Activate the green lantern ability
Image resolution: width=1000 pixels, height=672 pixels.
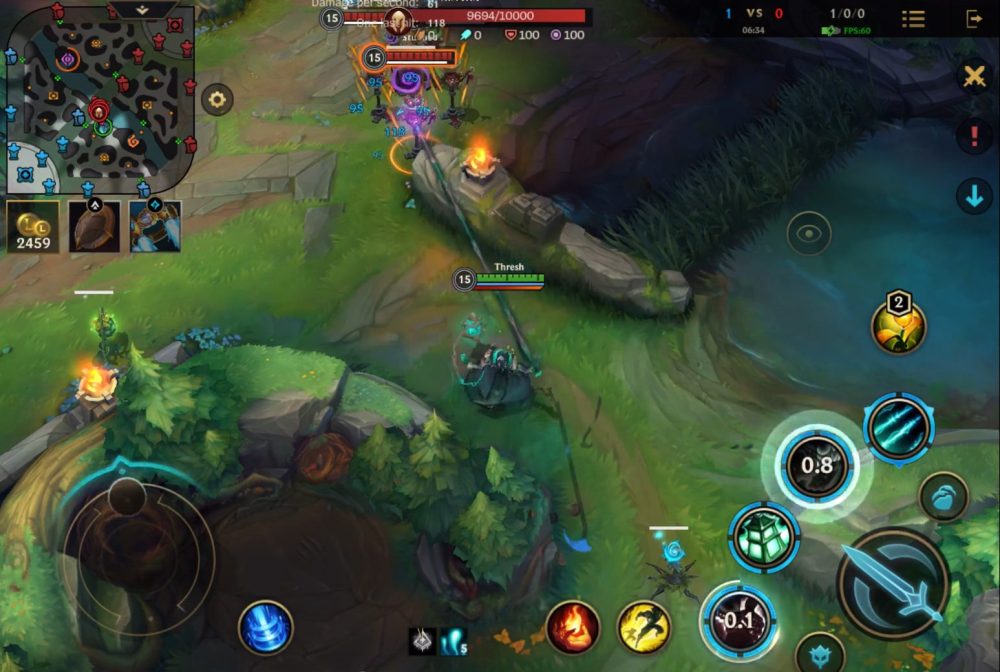click(x=764, y=537)
